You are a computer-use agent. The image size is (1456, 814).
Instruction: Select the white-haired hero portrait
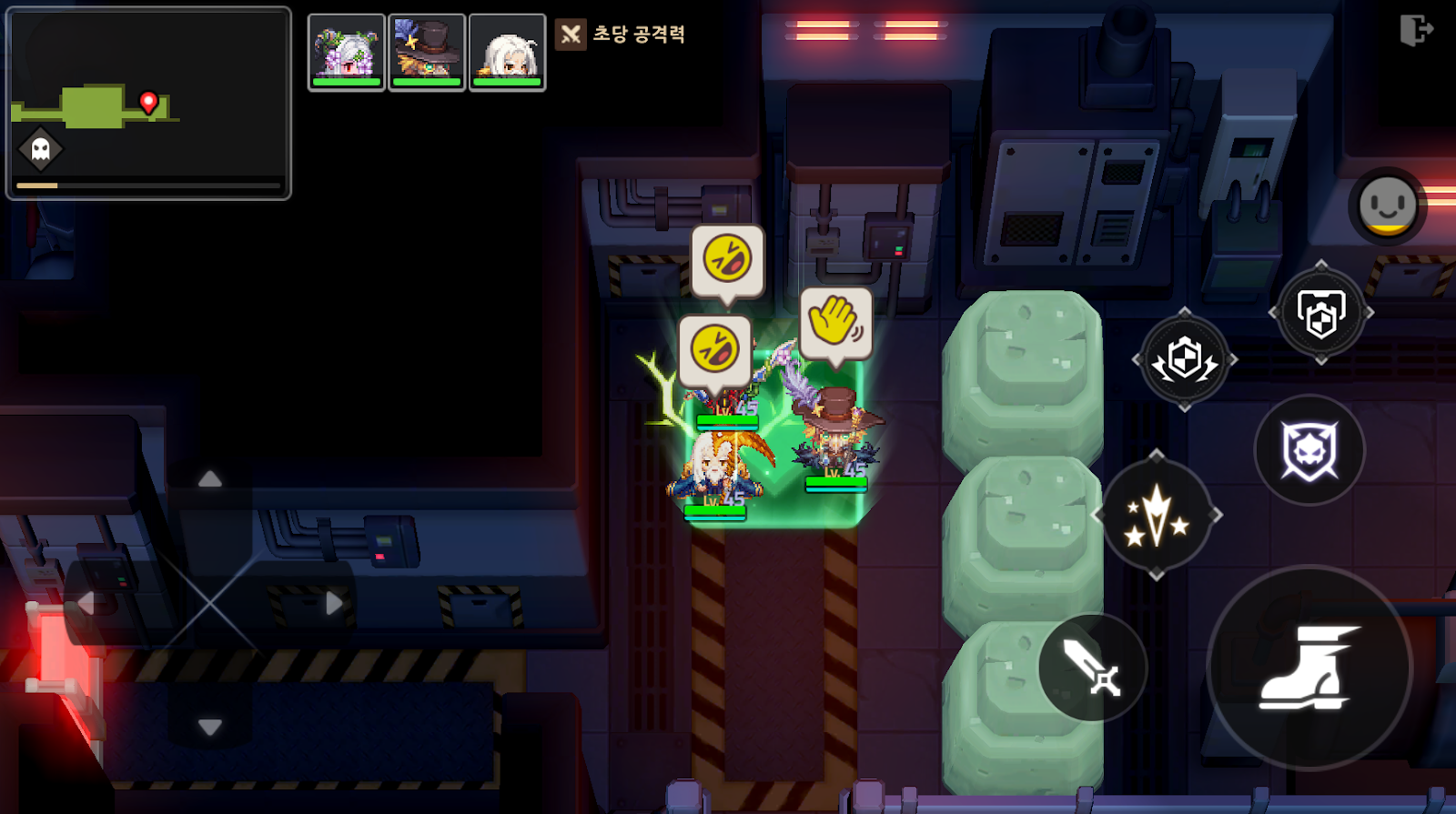(507, 52)
